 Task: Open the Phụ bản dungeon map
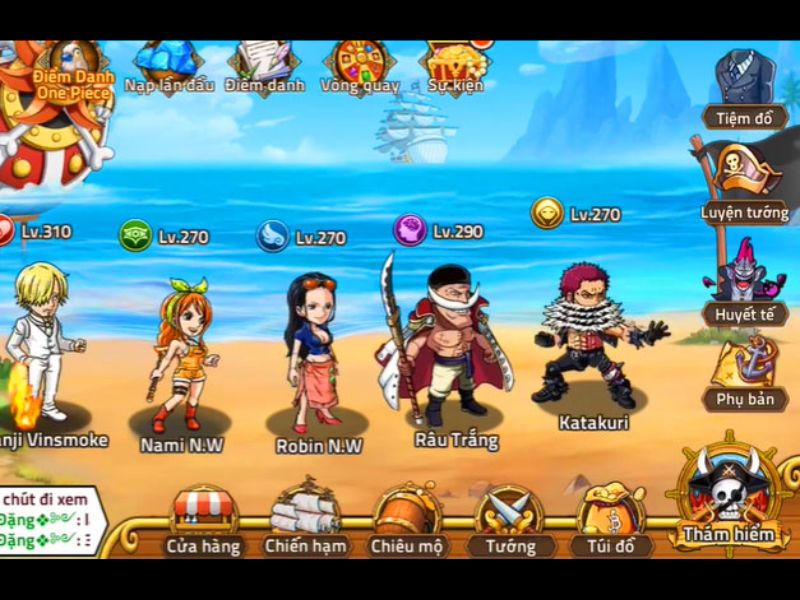(745, 375)
